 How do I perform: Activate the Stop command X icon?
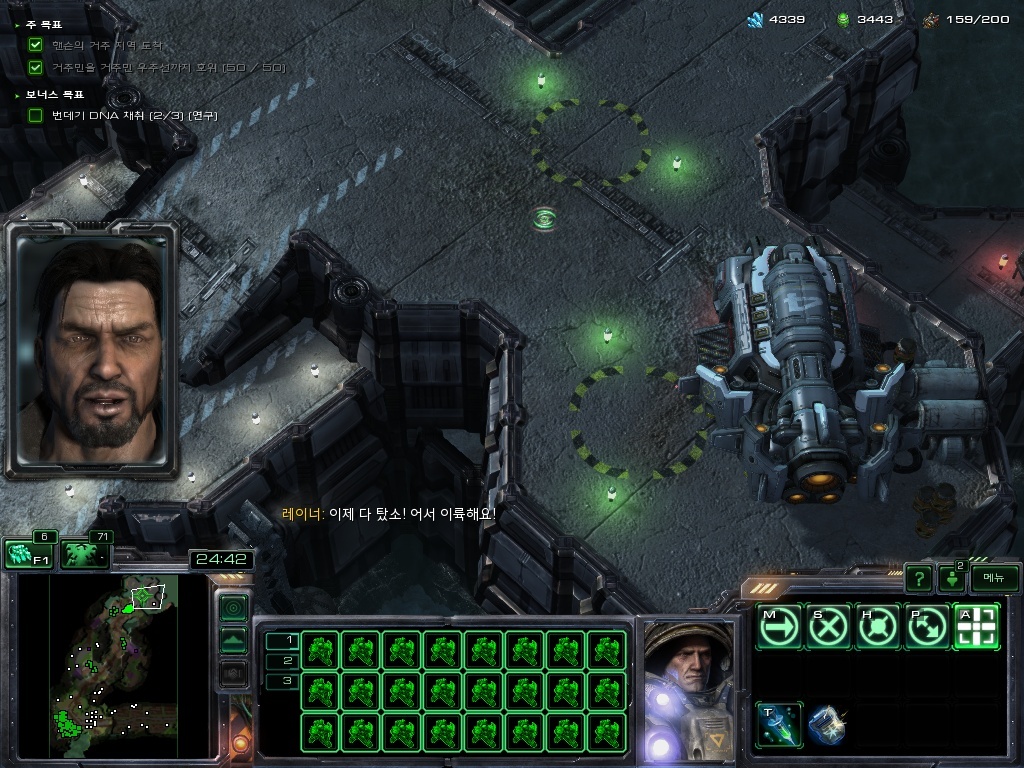pos(829,627)
